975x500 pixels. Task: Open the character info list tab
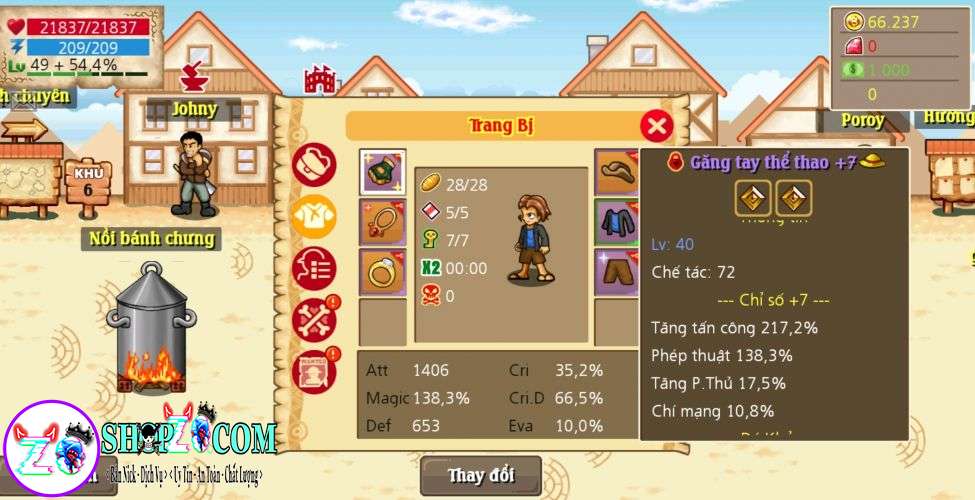point(313,269)
